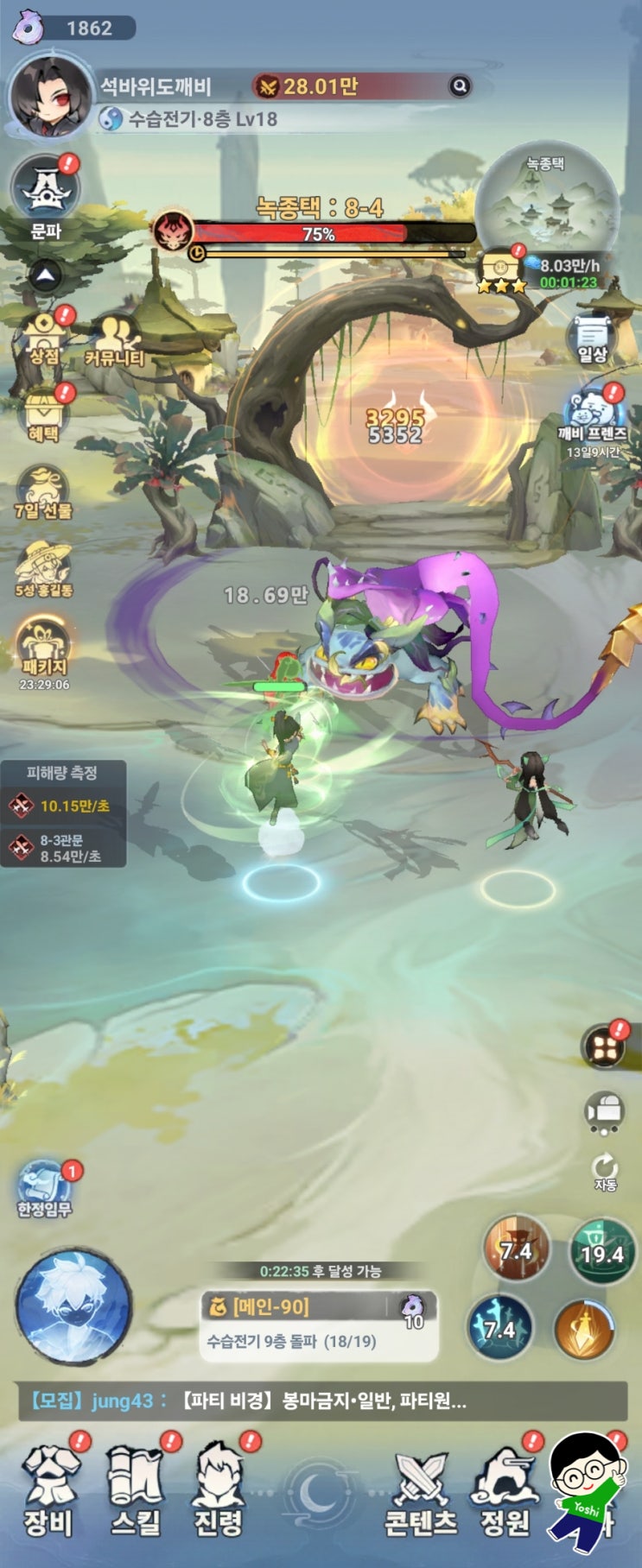Open the 깨비 프렌즈 event

tap(593, 416)
